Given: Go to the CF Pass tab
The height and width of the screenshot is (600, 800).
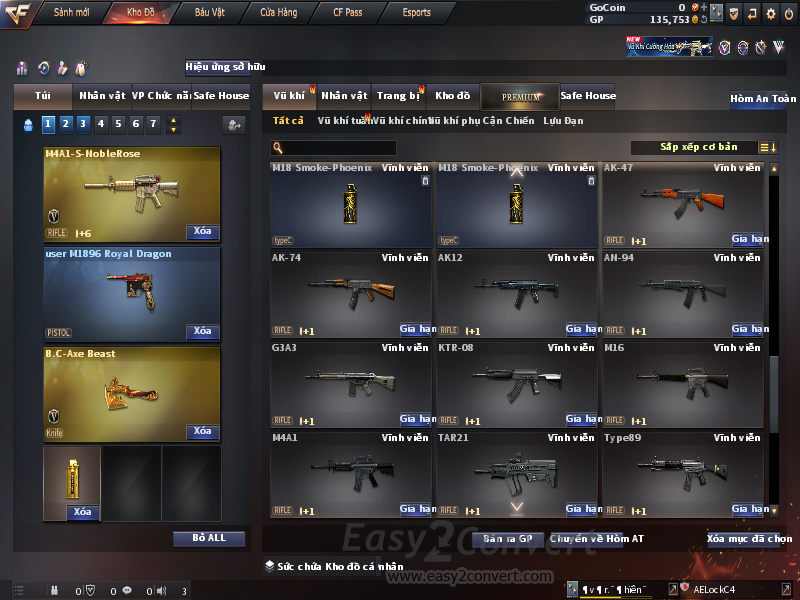Looking at the screenshot, I should coord(350,13).
